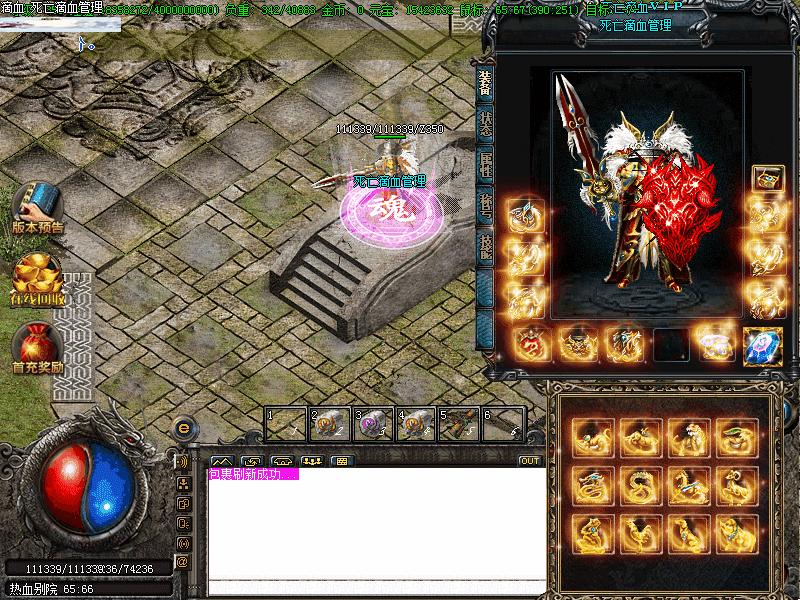Click the chat input field

376,587
